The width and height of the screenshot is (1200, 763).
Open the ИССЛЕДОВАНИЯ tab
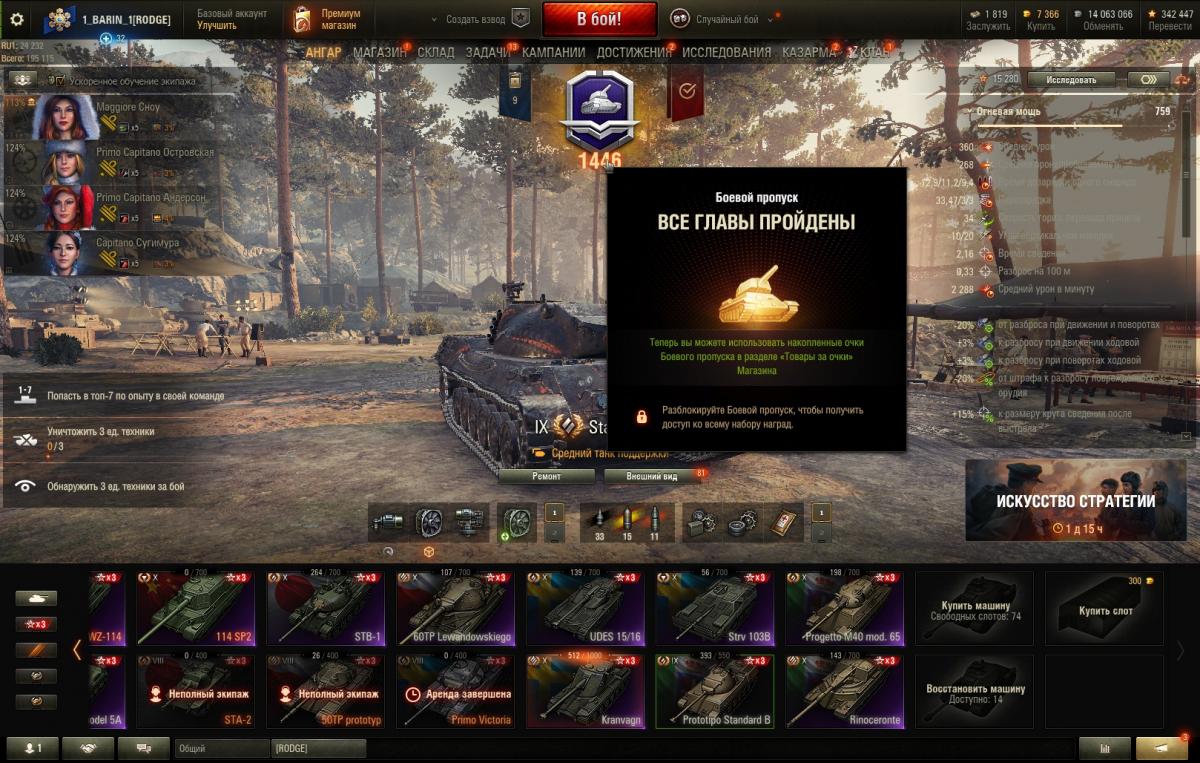click(726, 52)
